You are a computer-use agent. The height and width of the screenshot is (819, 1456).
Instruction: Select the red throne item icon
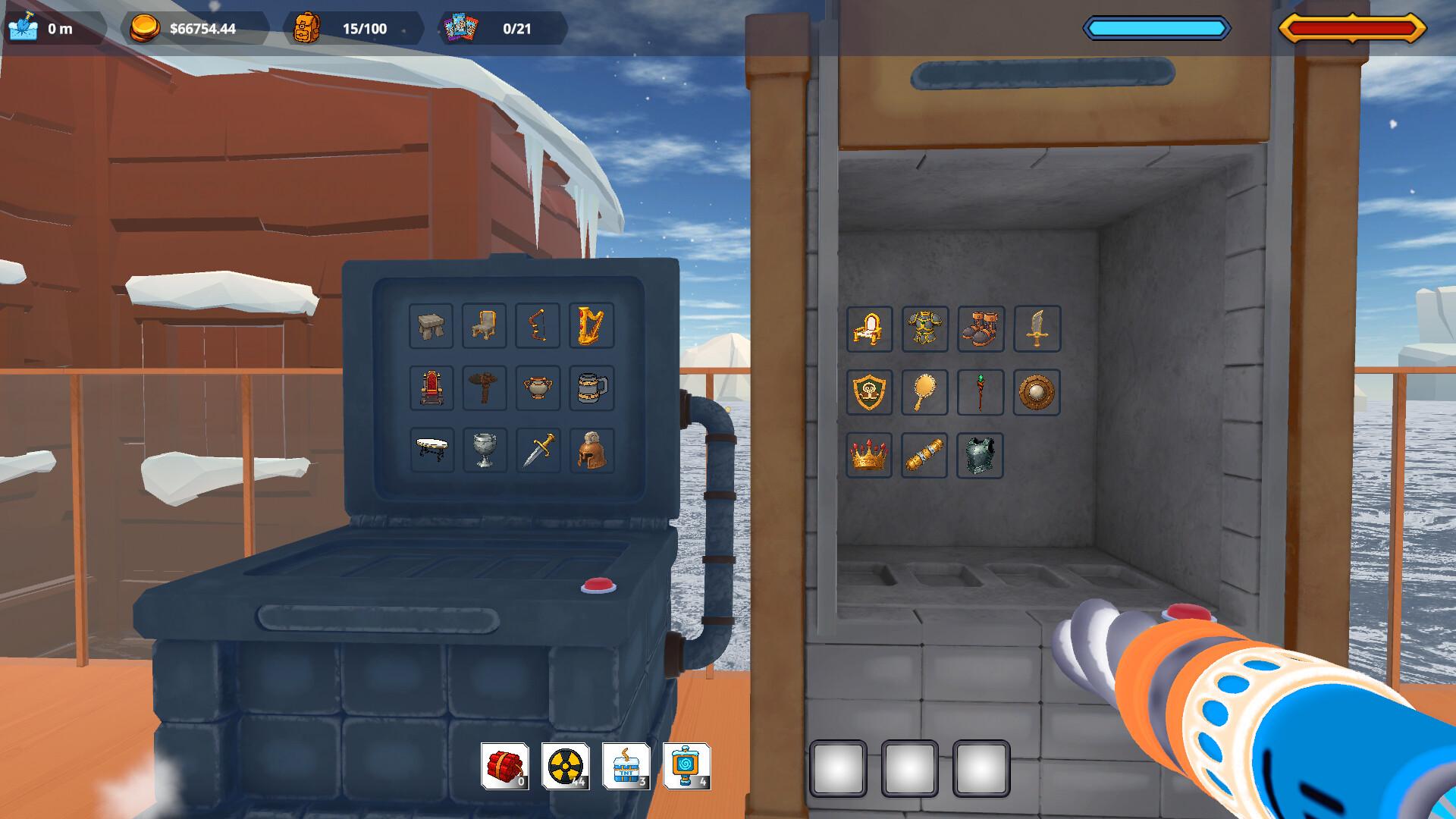click(x=430, y=388)
